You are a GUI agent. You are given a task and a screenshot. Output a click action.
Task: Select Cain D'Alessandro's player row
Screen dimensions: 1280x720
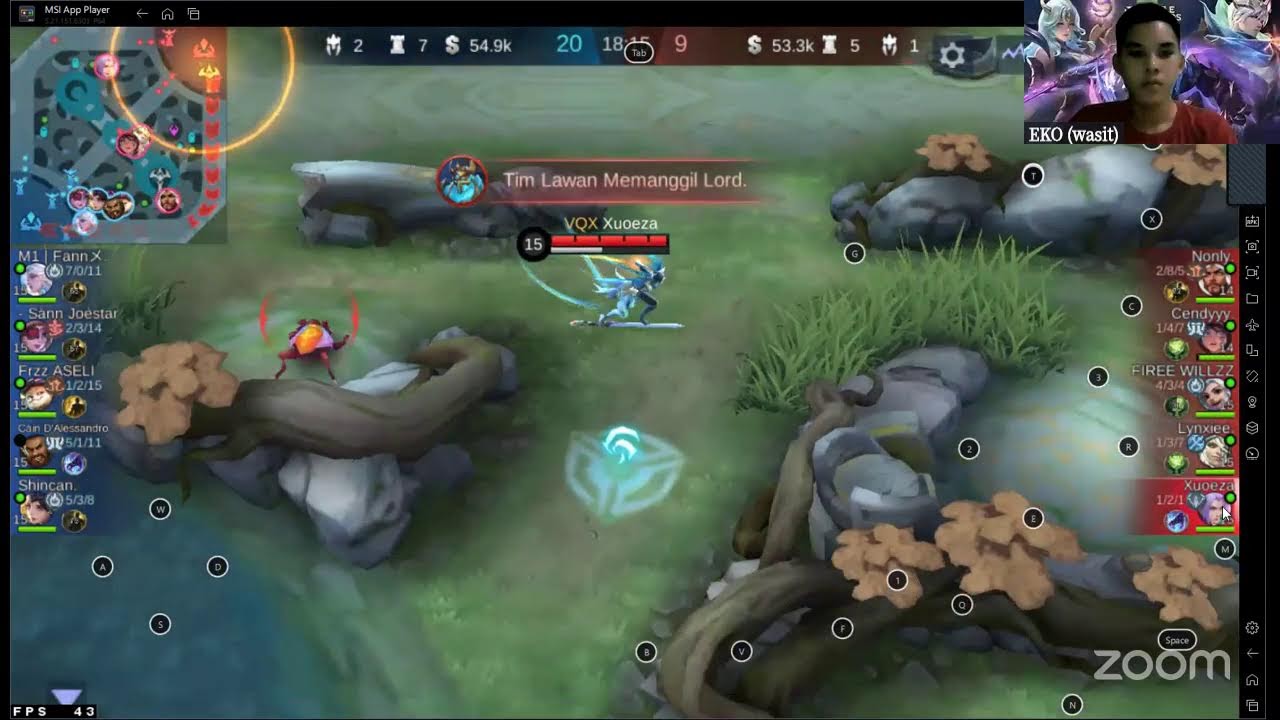pos(62,446)
